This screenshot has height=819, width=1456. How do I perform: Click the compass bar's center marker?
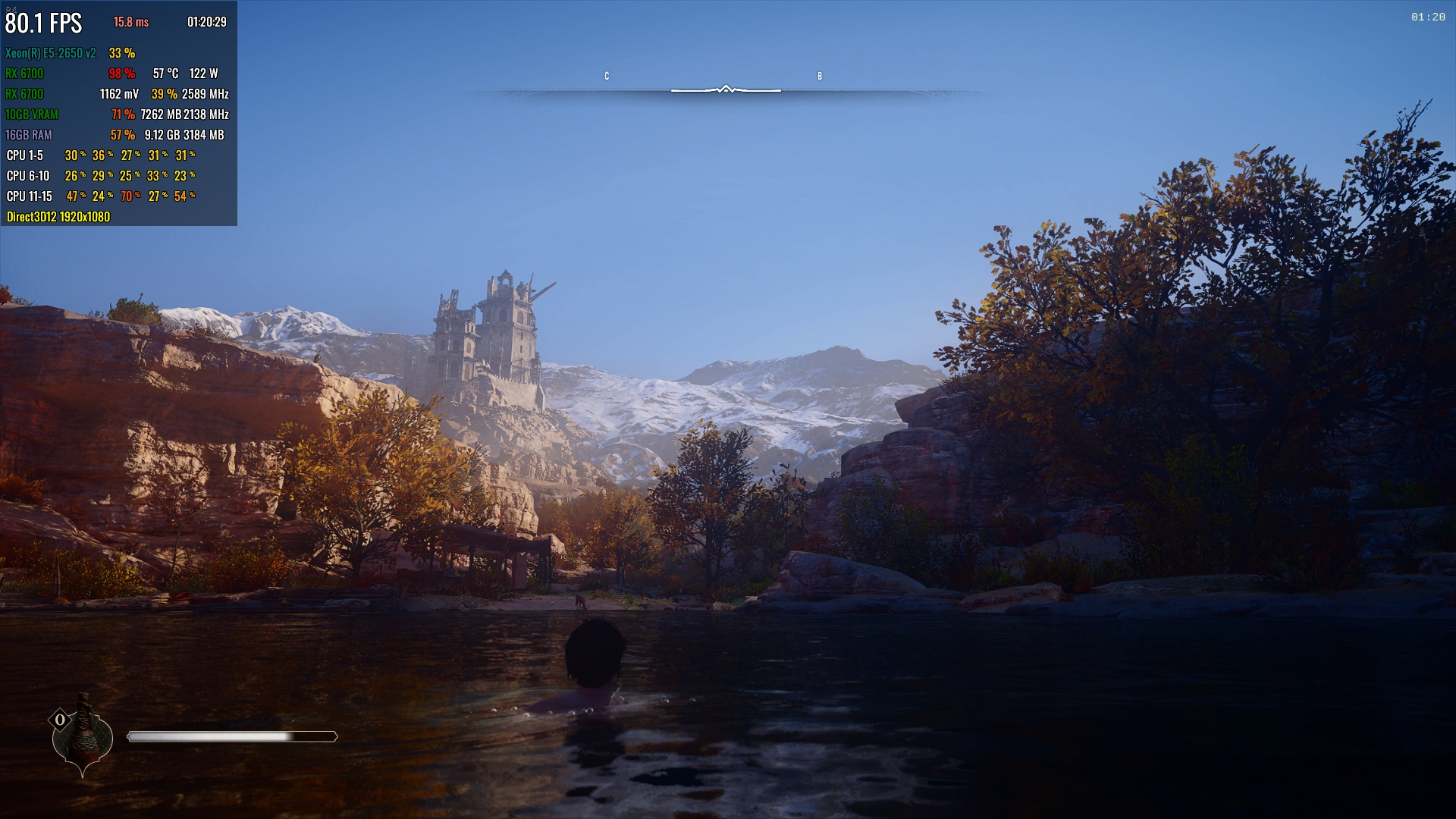(726, 89)
